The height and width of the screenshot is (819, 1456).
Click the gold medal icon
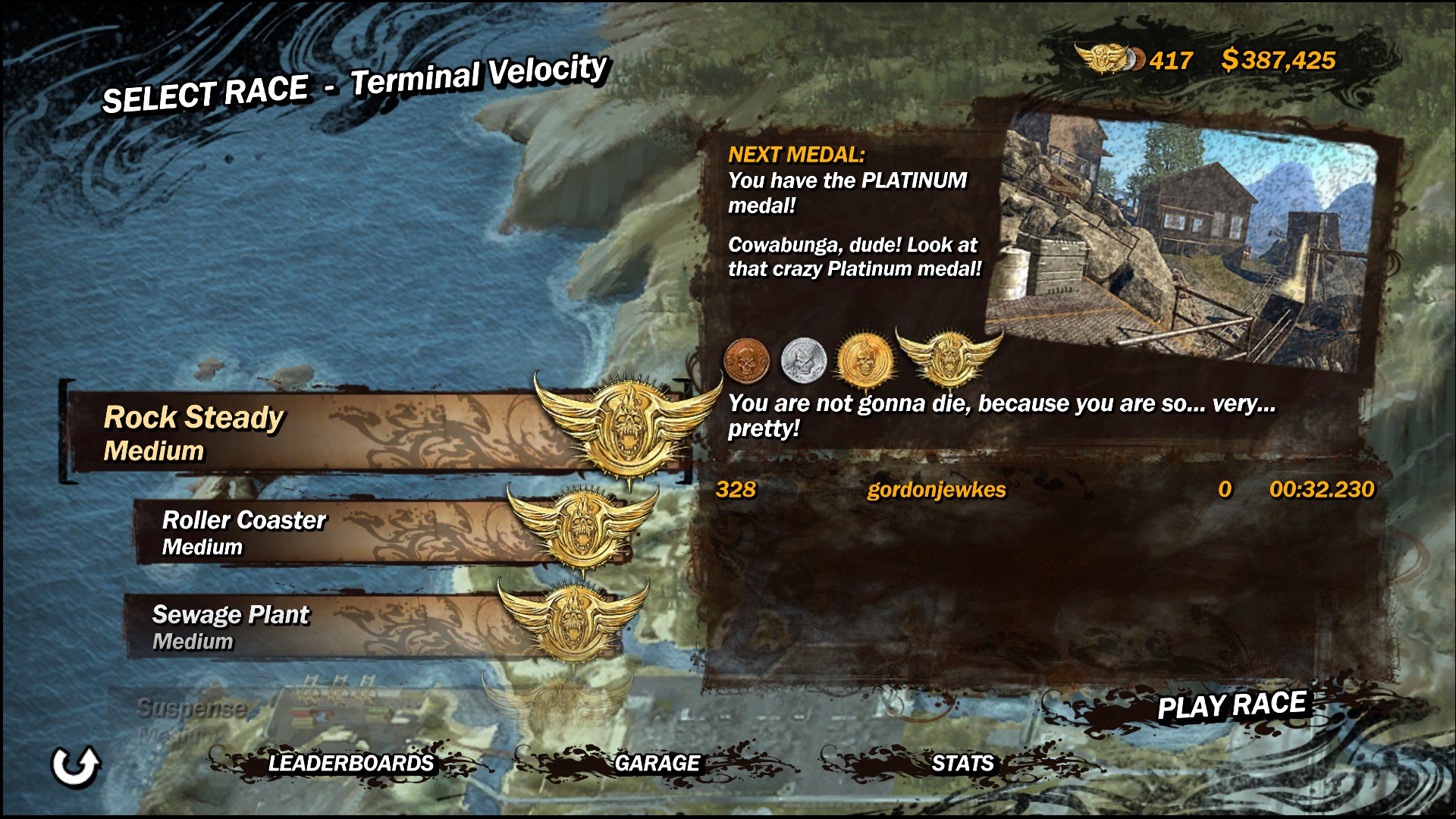(x=863, y=359)
